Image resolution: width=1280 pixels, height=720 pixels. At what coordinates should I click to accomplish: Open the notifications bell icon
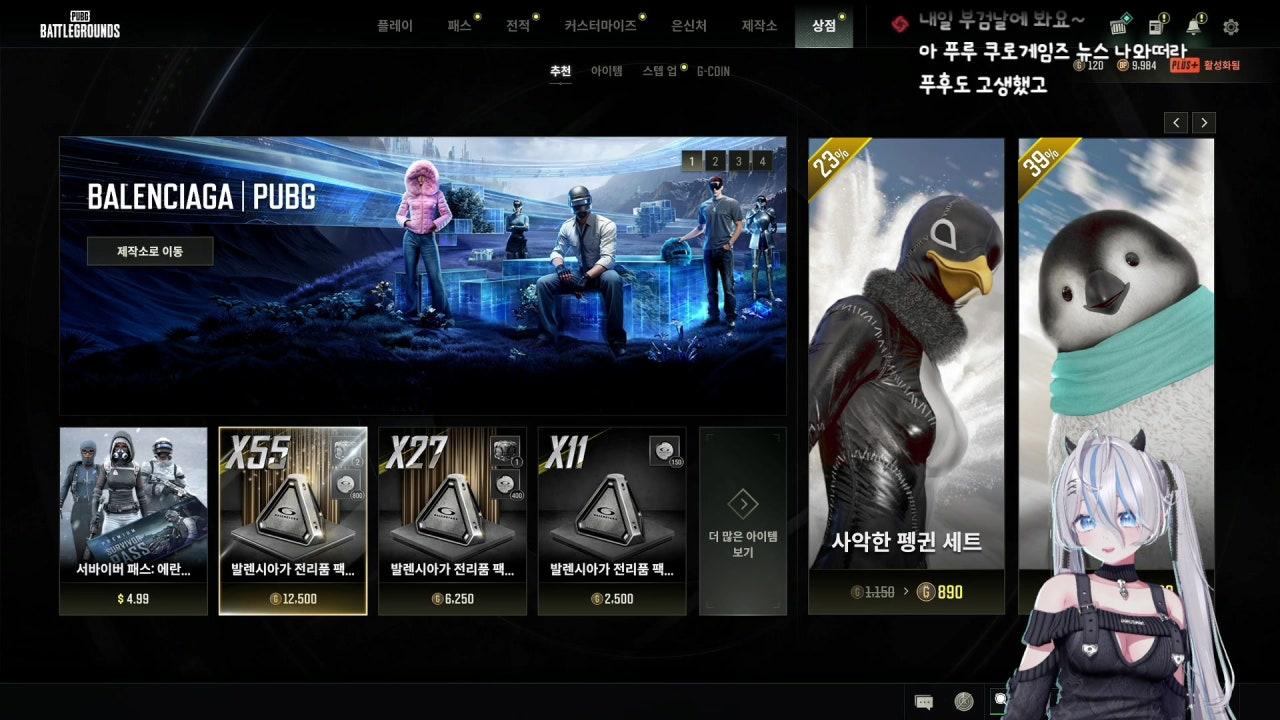point(1193,25)
